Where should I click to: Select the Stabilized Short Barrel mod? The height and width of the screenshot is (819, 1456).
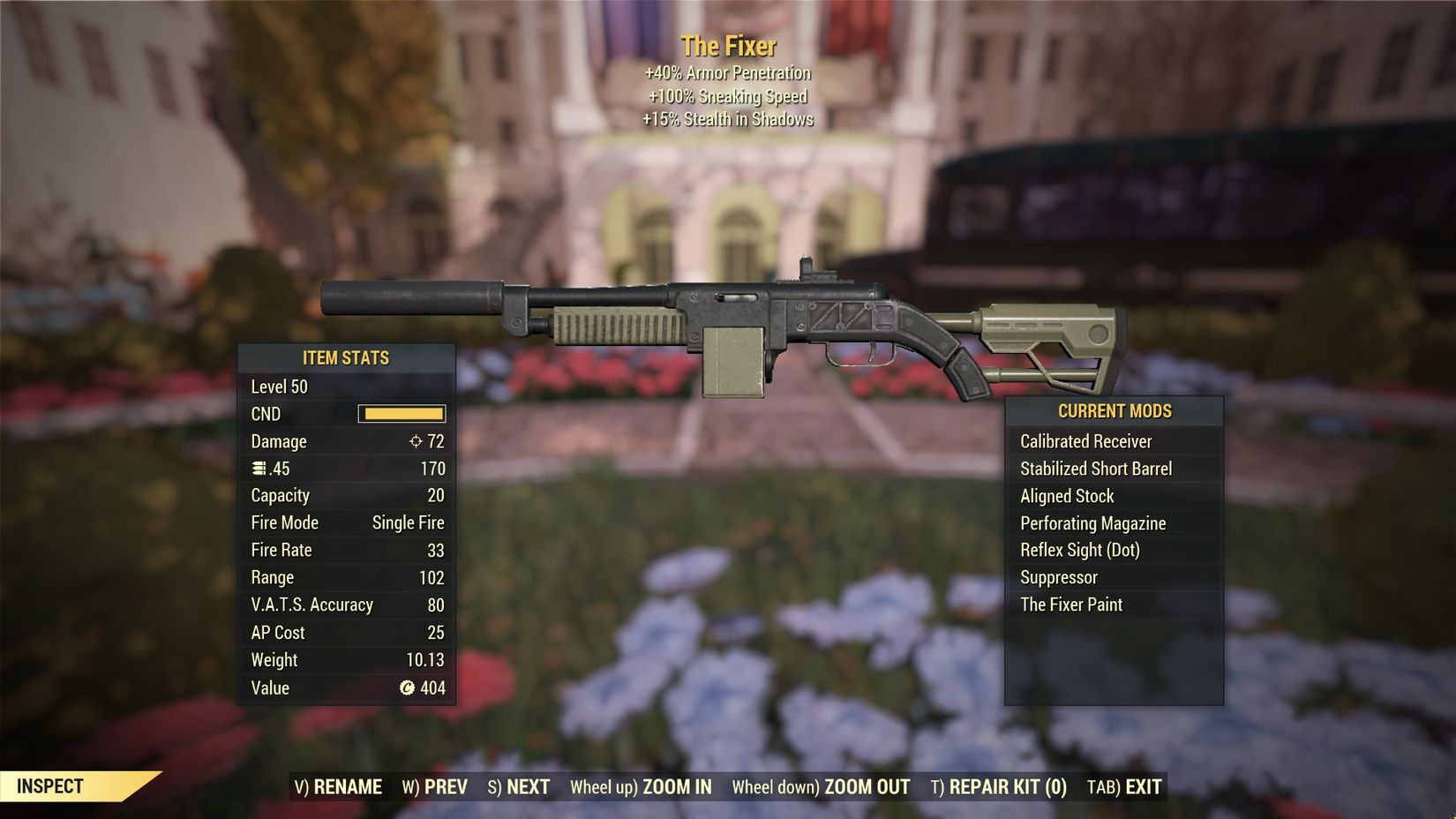point(1096,469)
